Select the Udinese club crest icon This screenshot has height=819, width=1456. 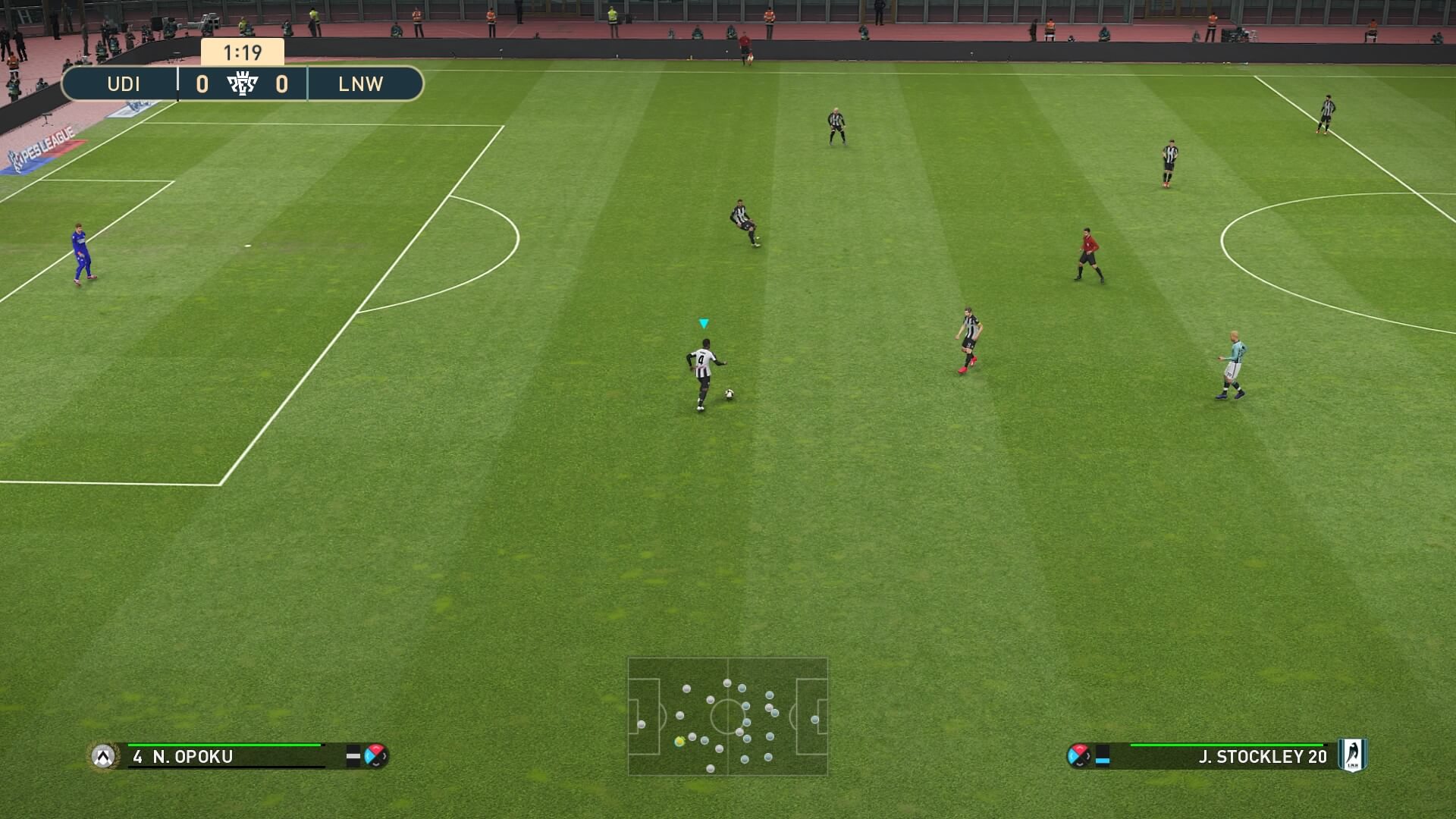pyautogui.click(x=104, y=756)
